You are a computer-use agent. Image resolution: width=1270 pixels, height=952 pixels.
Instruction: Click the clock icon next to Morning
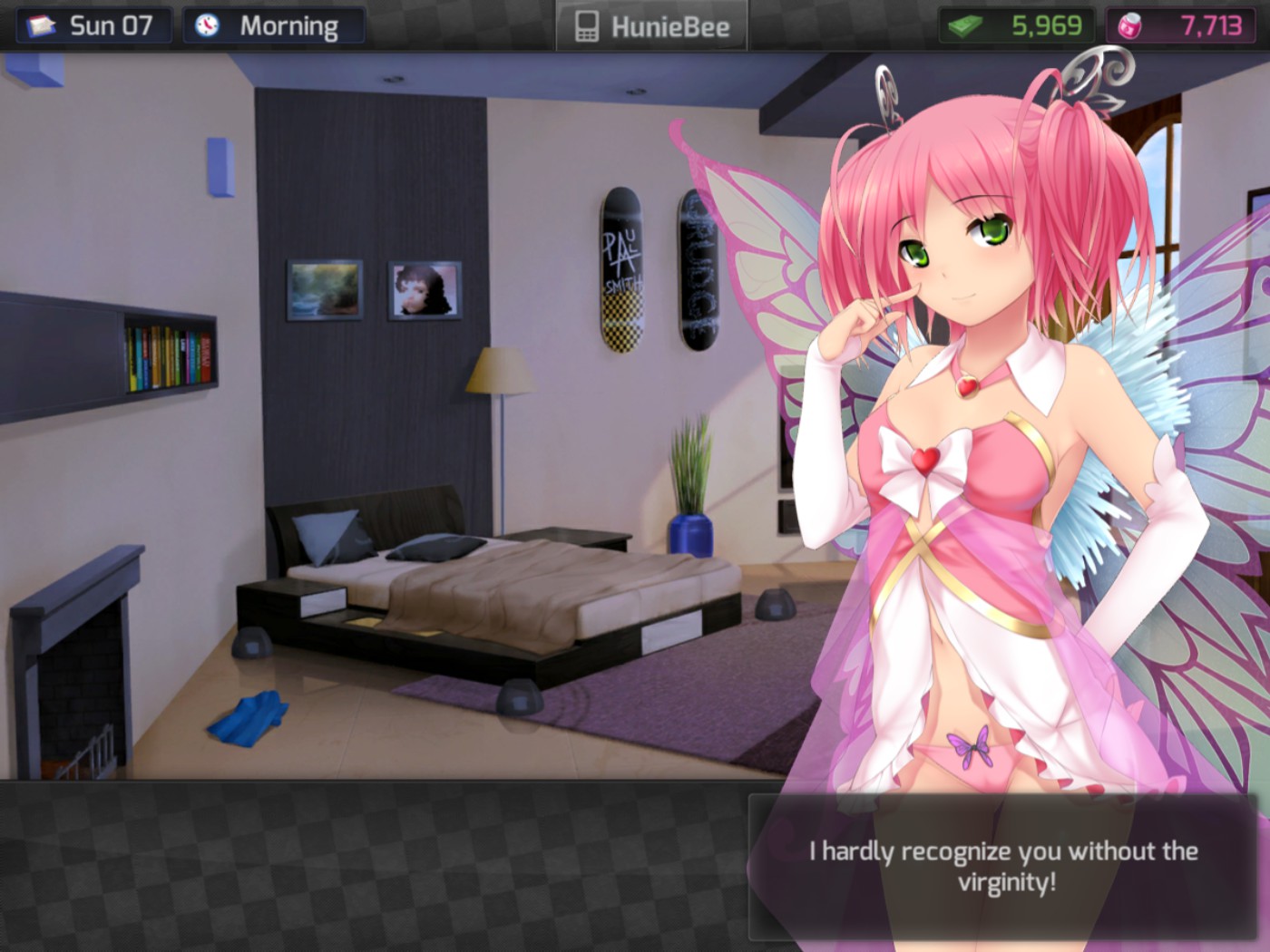tap(207, 25)
